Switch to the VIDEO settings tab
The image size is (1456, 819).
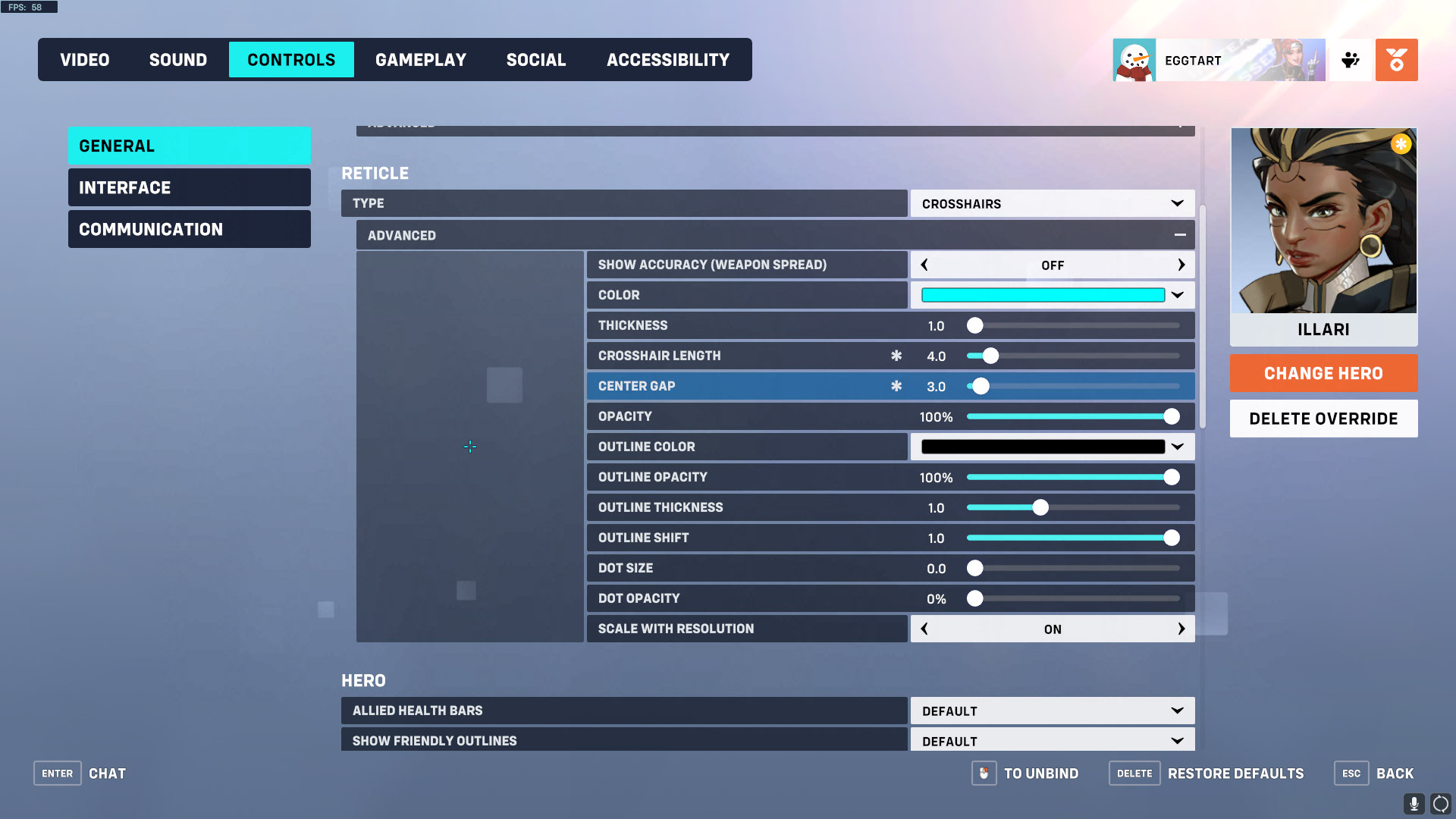coord(84,59)
